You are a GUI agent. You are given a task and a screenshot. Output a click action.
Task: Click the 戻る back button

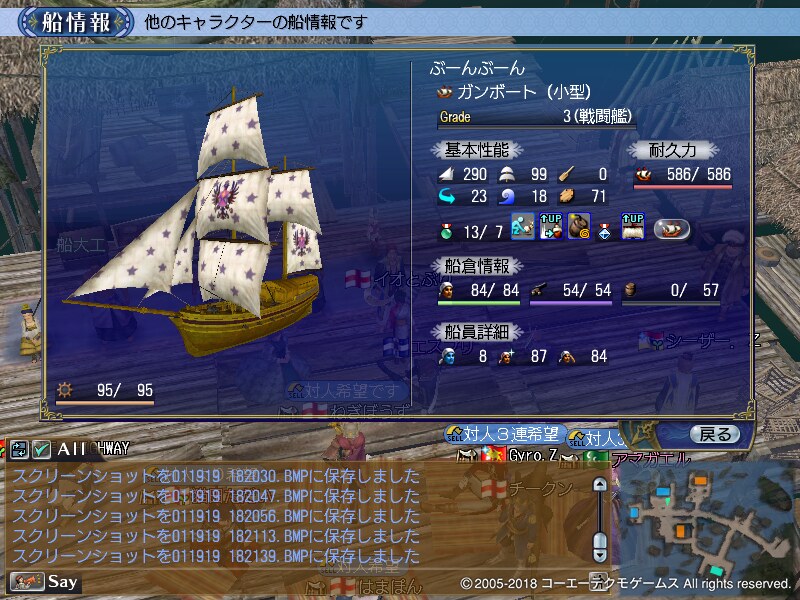pos(715,434)
